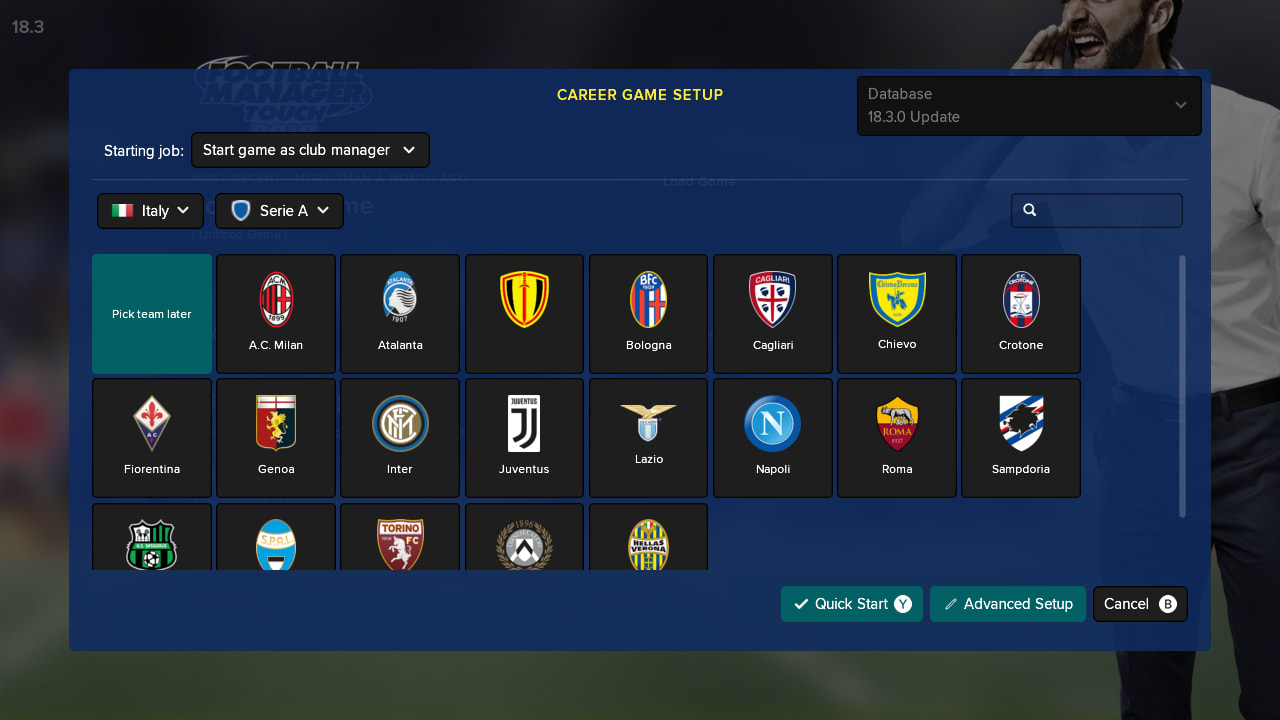
Task: Open Advanced Setup options
Action: pyautogui.click(x=1007, y=603)
